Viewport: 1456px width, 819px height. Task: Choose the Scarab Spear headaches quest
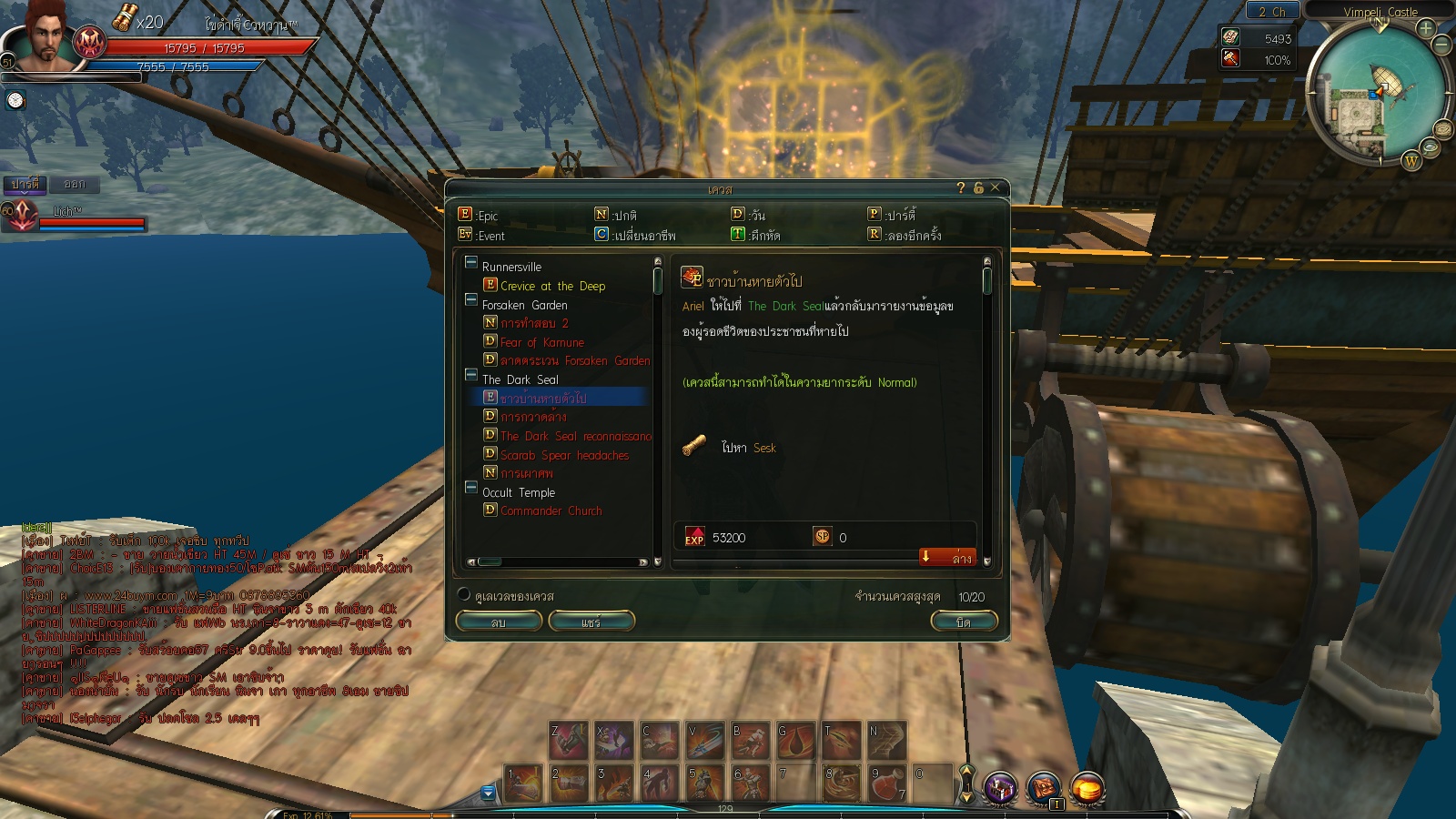(564, 455)
